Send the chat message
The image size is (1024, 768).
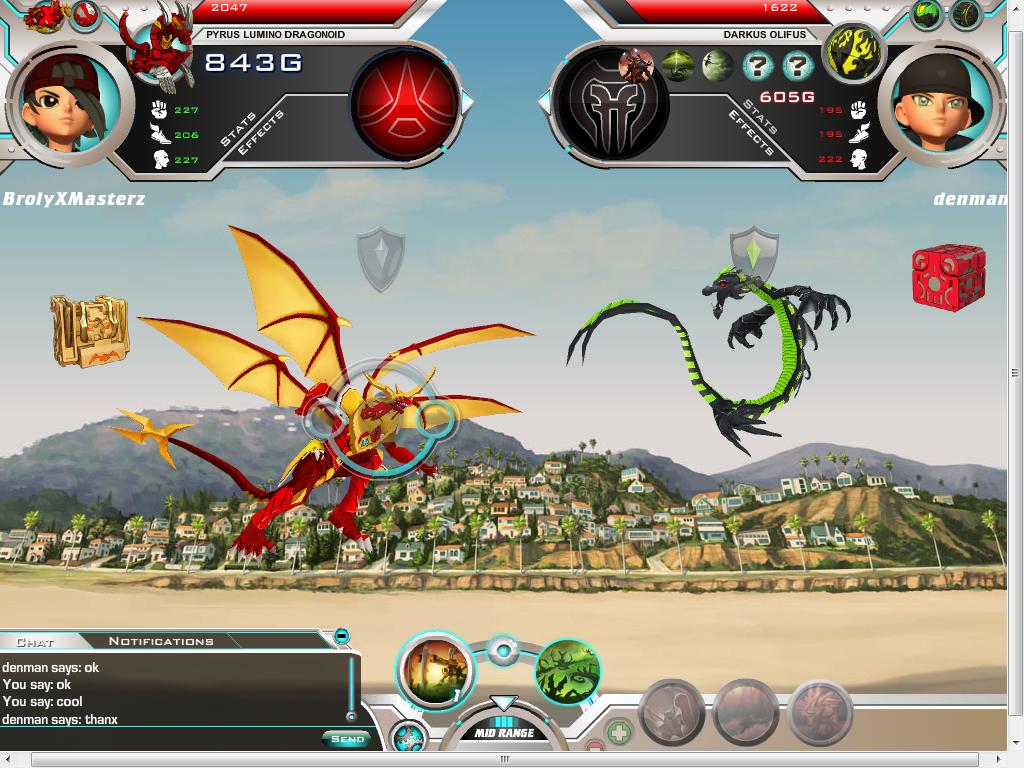(x=346, y=739)
